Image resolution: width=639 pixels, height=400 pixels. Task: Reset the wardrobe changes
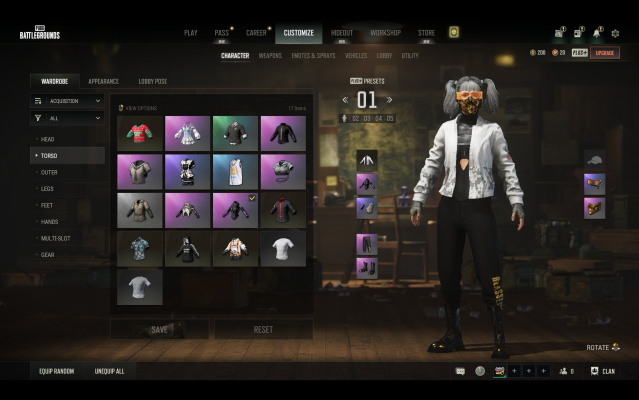click(x=263, y=329)
